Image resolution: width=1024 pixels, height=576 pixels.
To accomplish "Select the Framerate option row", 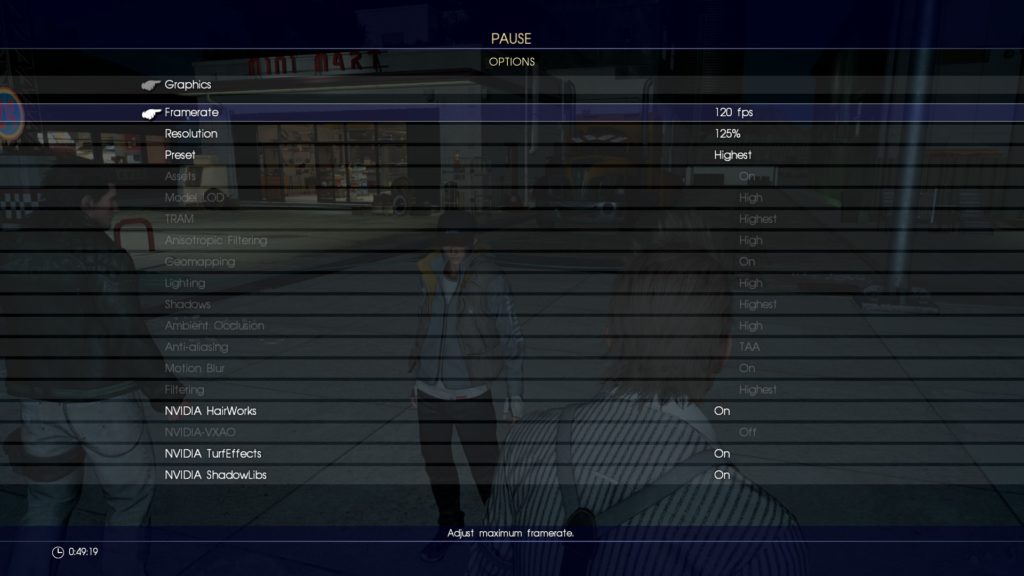I will pyautogui.click(x=192, y=113).
